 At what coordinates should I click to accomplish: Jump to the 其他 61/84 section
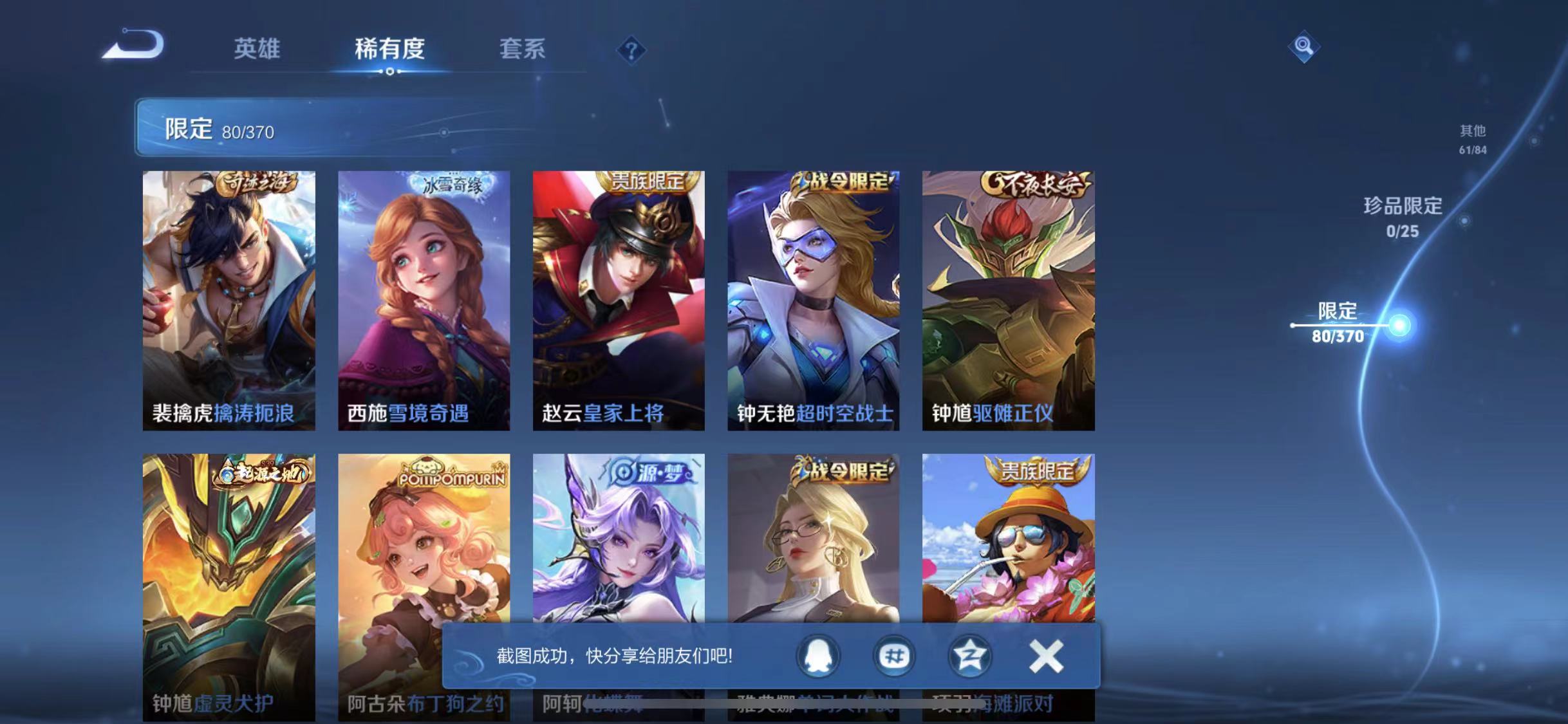tap(1473, 140)
